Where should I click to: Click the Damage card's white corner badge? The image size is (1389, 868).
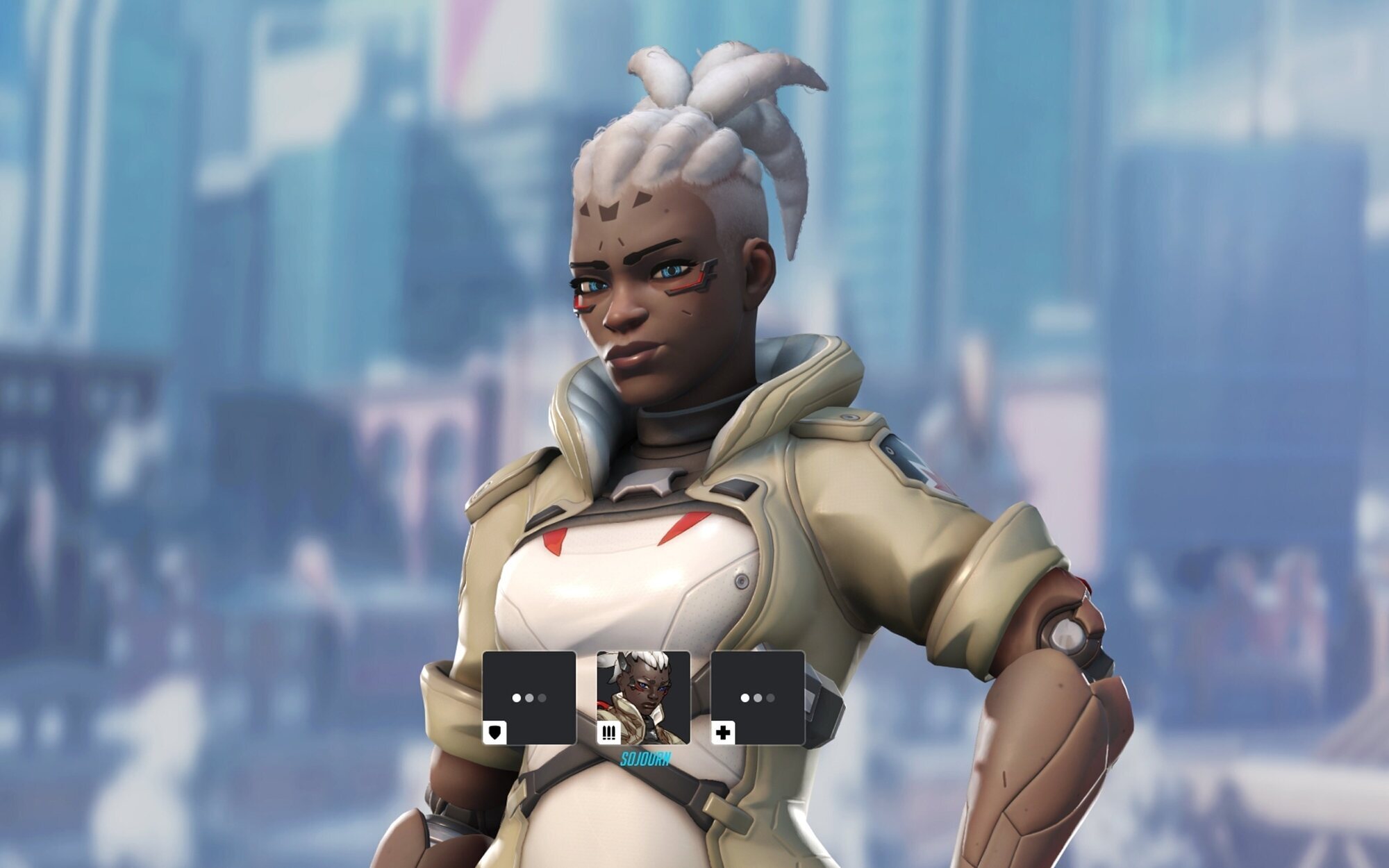pyautogui.click(x=609, y=733)
